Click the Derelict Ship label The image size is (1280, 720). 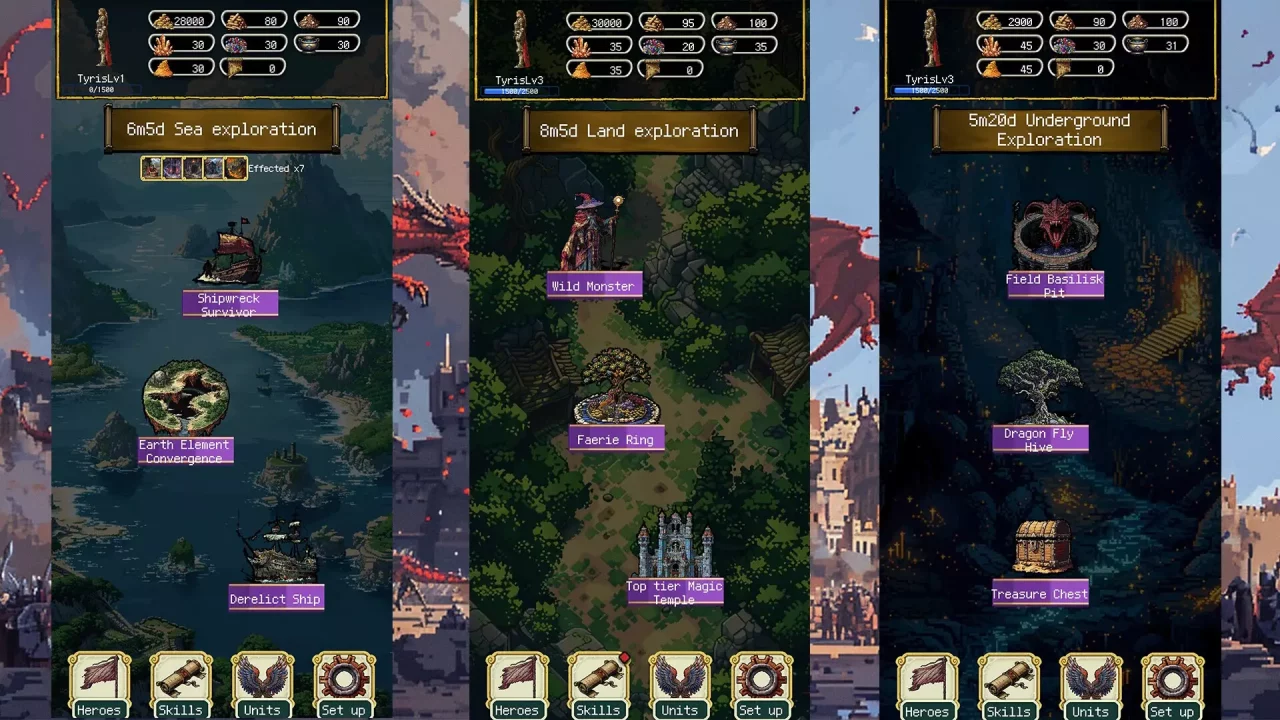(x=276, y=598)
